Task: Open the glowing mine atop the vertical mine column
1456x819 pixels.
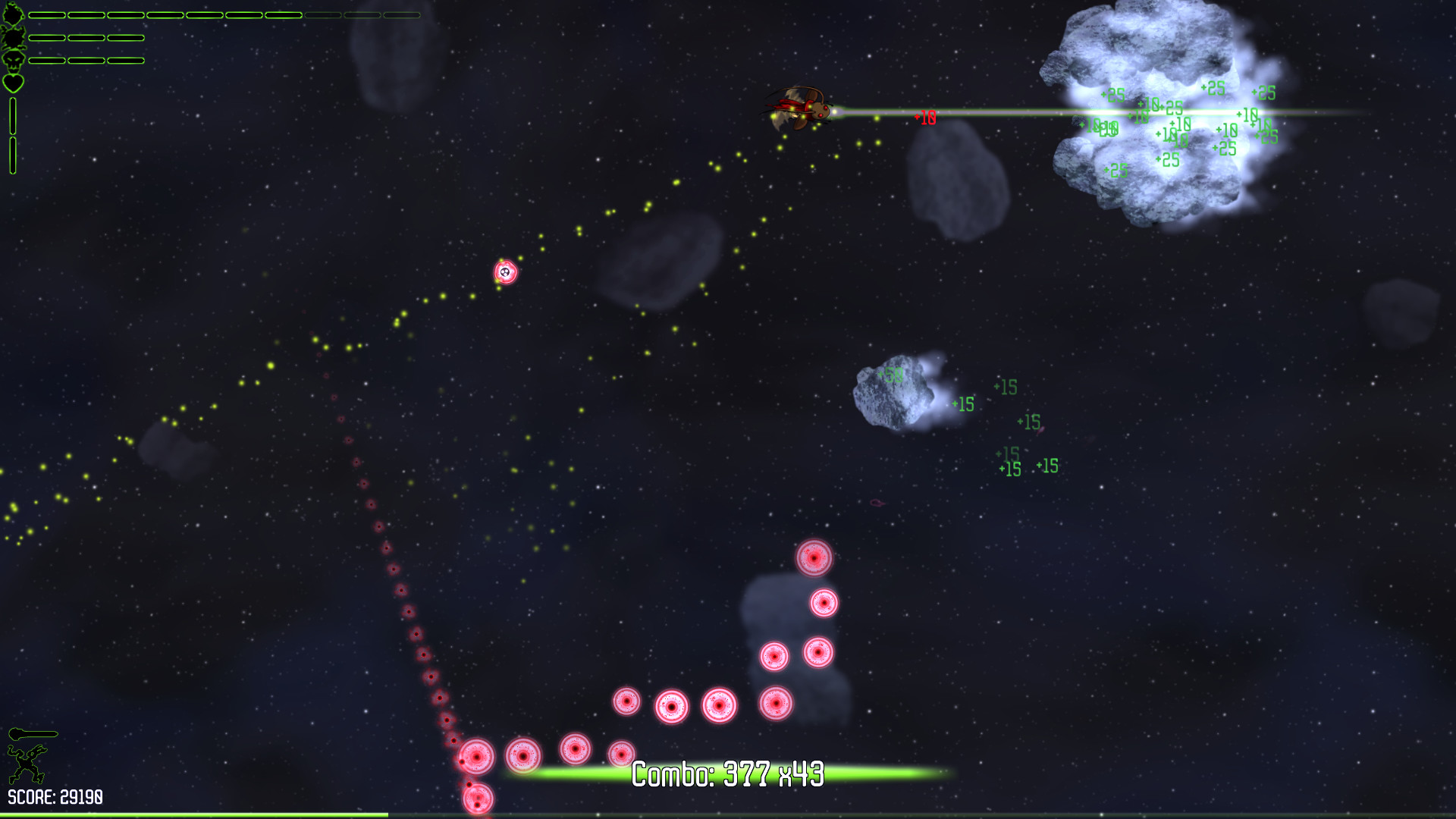Action: (x=814, y=560)
